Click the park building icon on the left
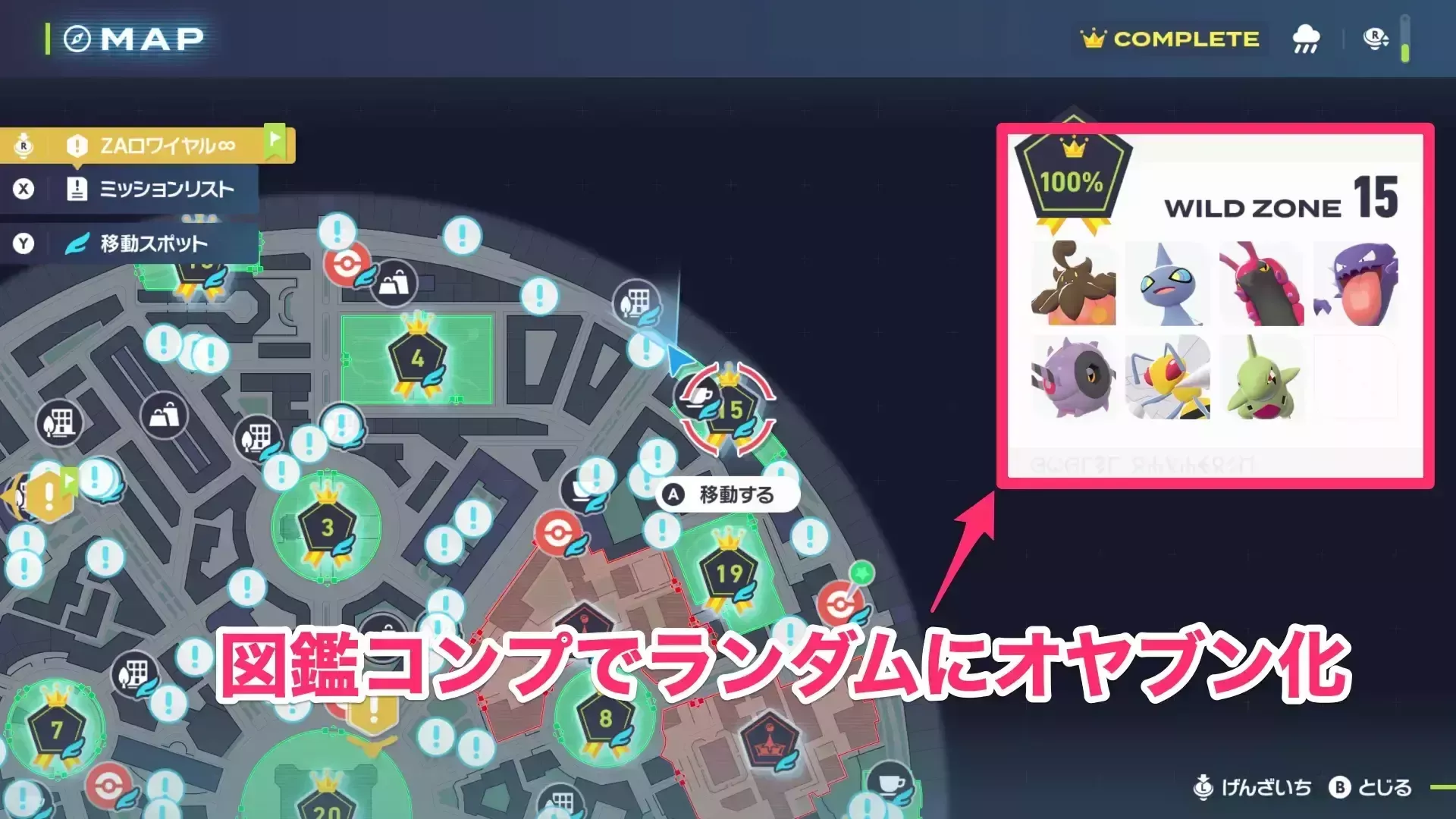The width and height of the screenshot is (1456, 819). point(58,424)
